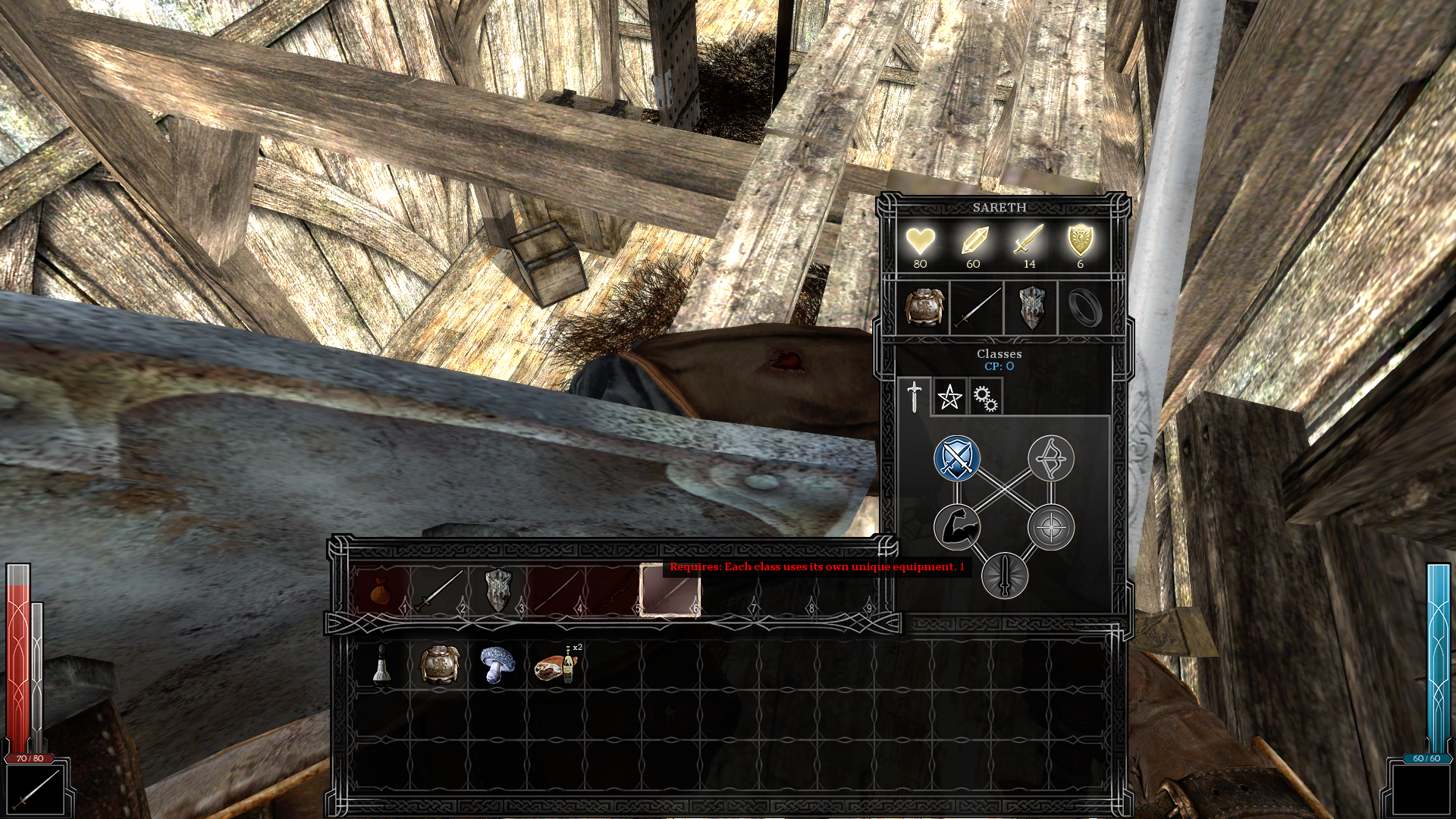Select the crossed swords shield class node
1456x819 pixels.
[957, 458]
